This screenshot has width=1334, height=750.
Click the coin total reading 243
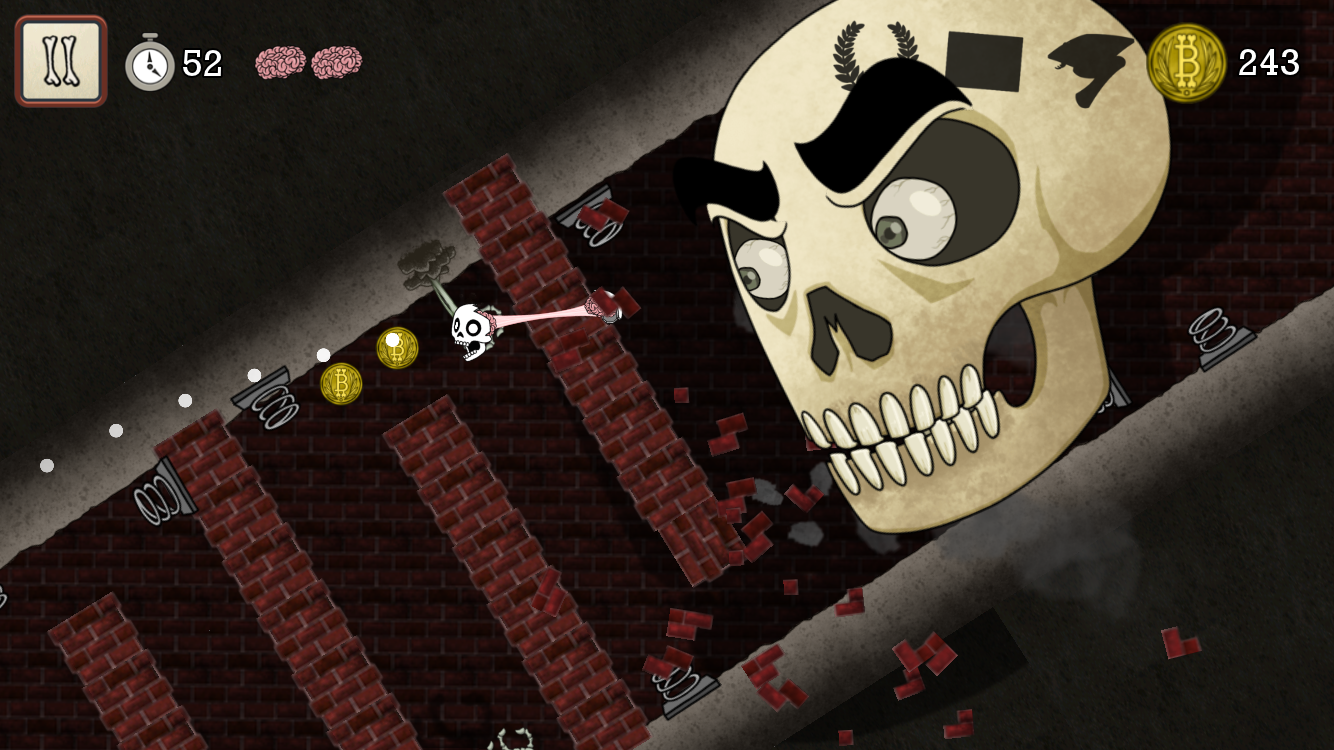(1267, 63)
